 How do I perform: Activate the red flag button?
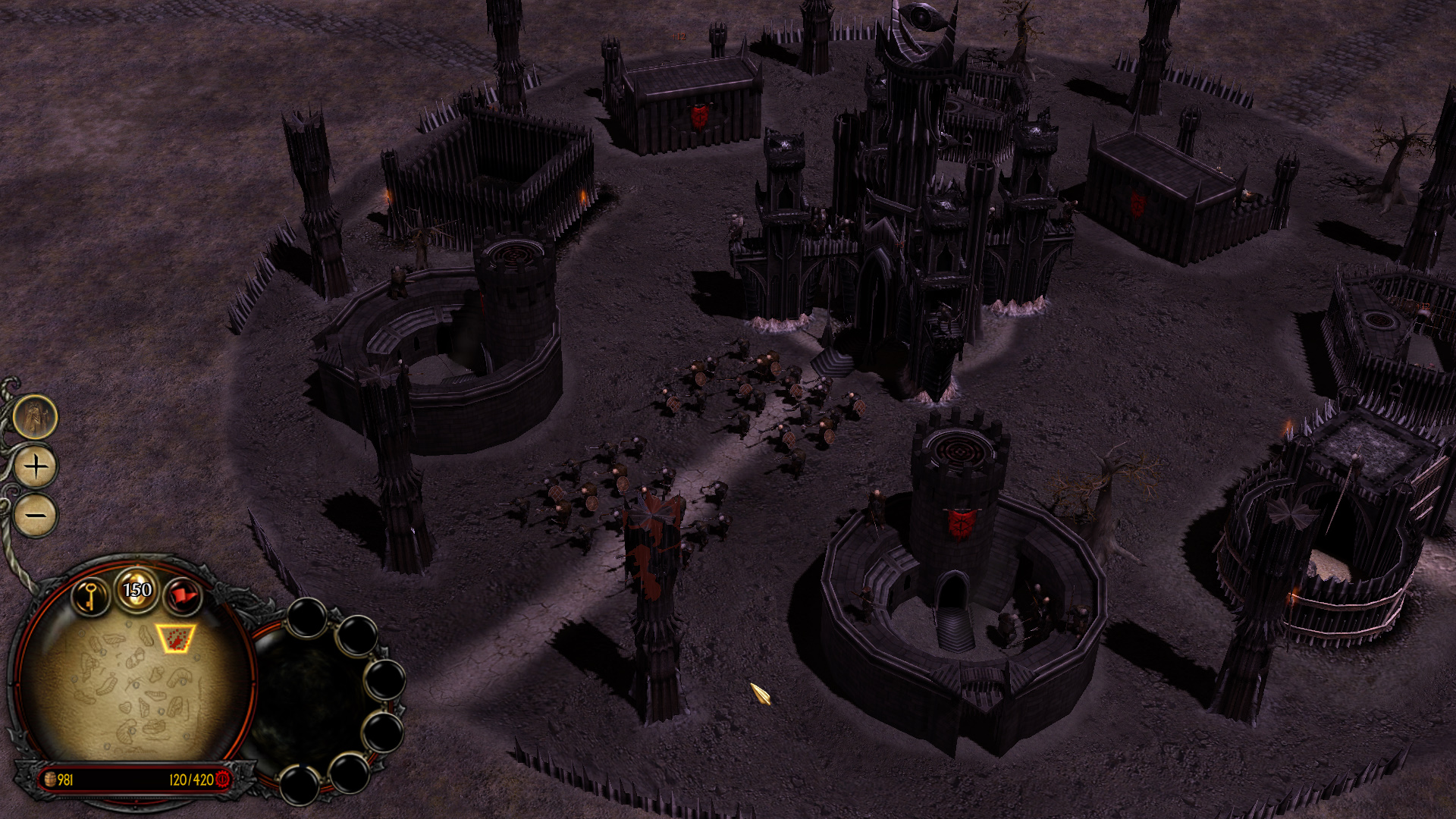click(x=182, y=596)
